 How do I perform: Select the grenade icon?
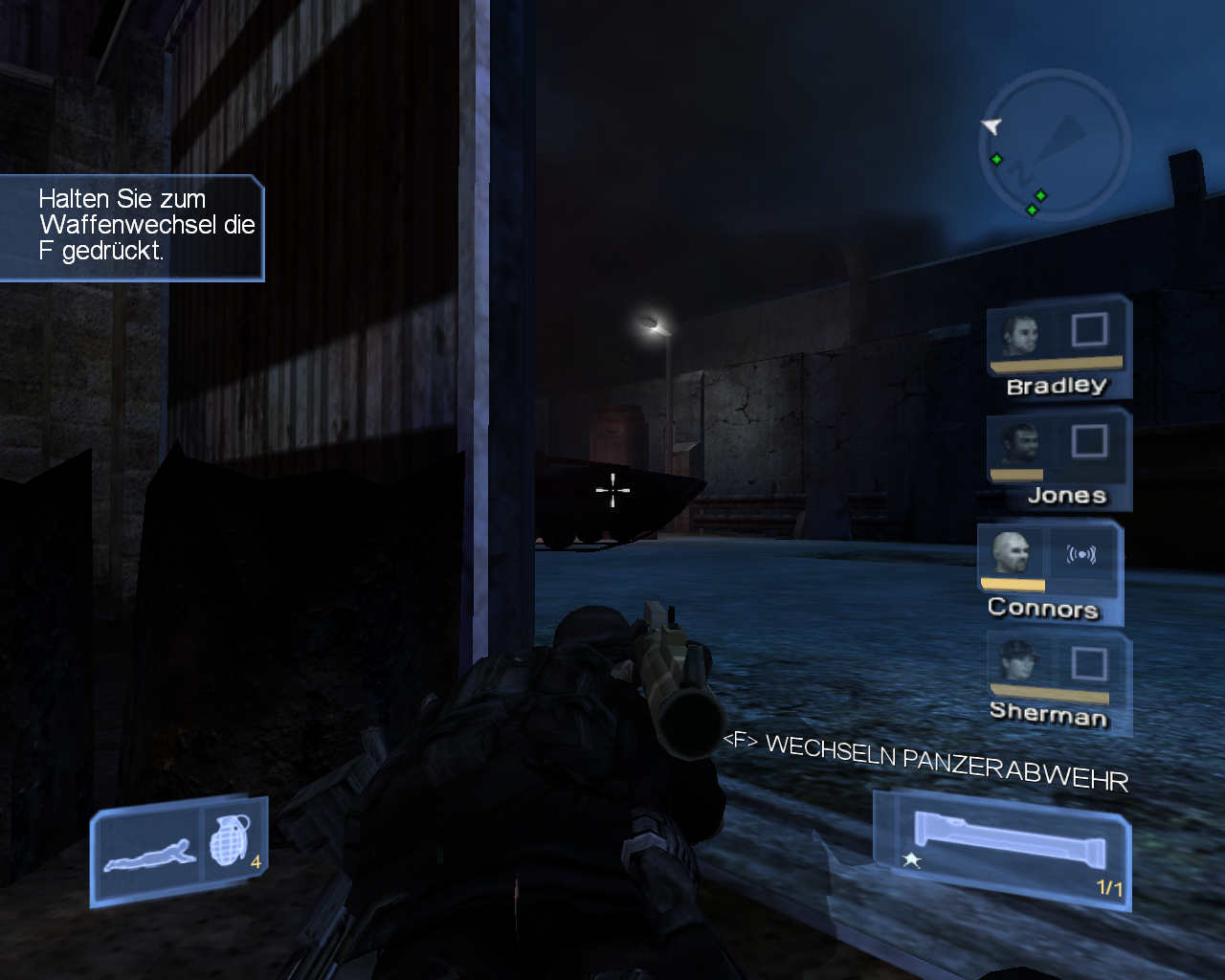coord(231,840)
